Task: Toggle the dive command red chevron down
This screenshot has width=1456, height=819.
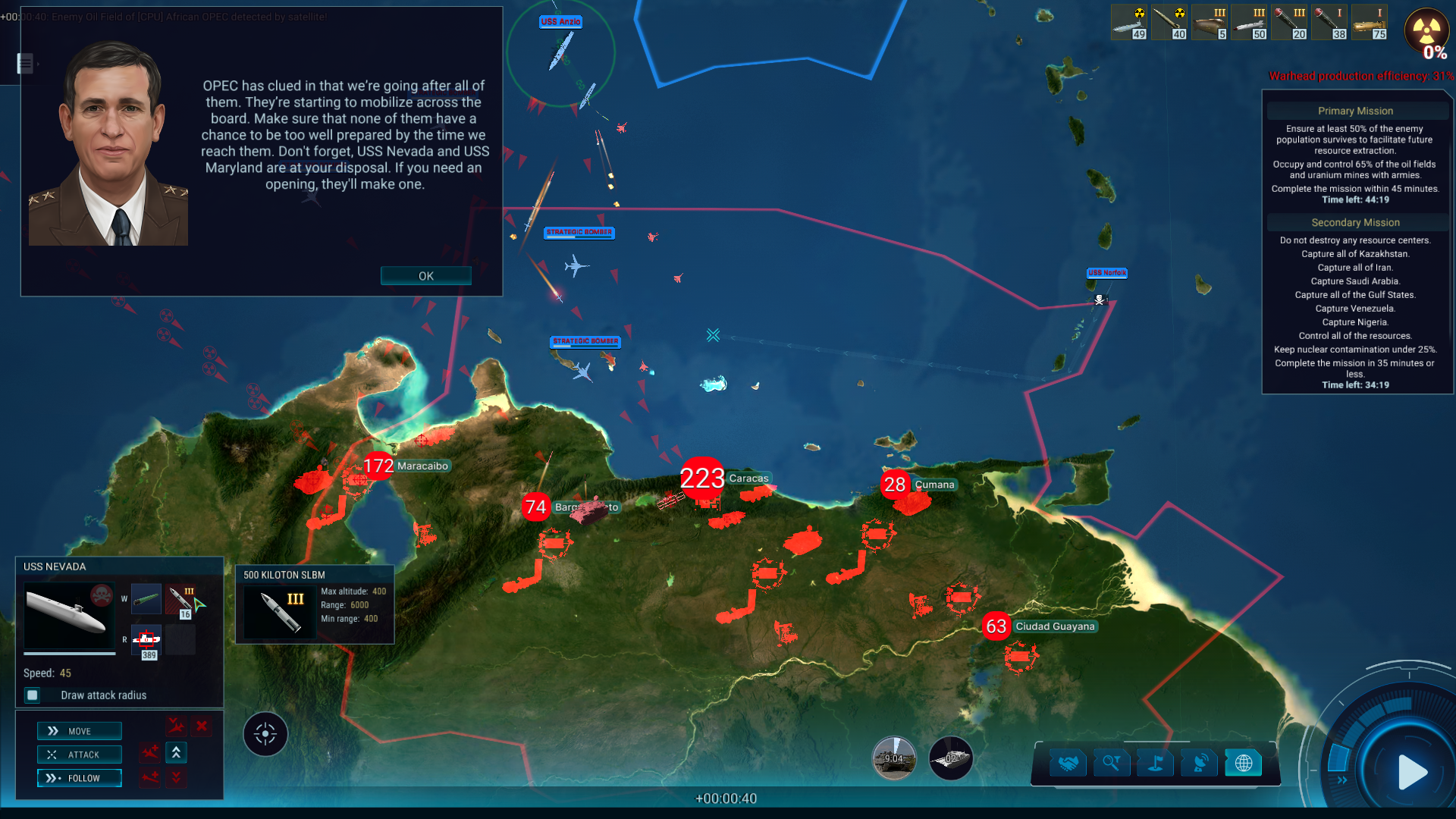Action: coord(176,778)
